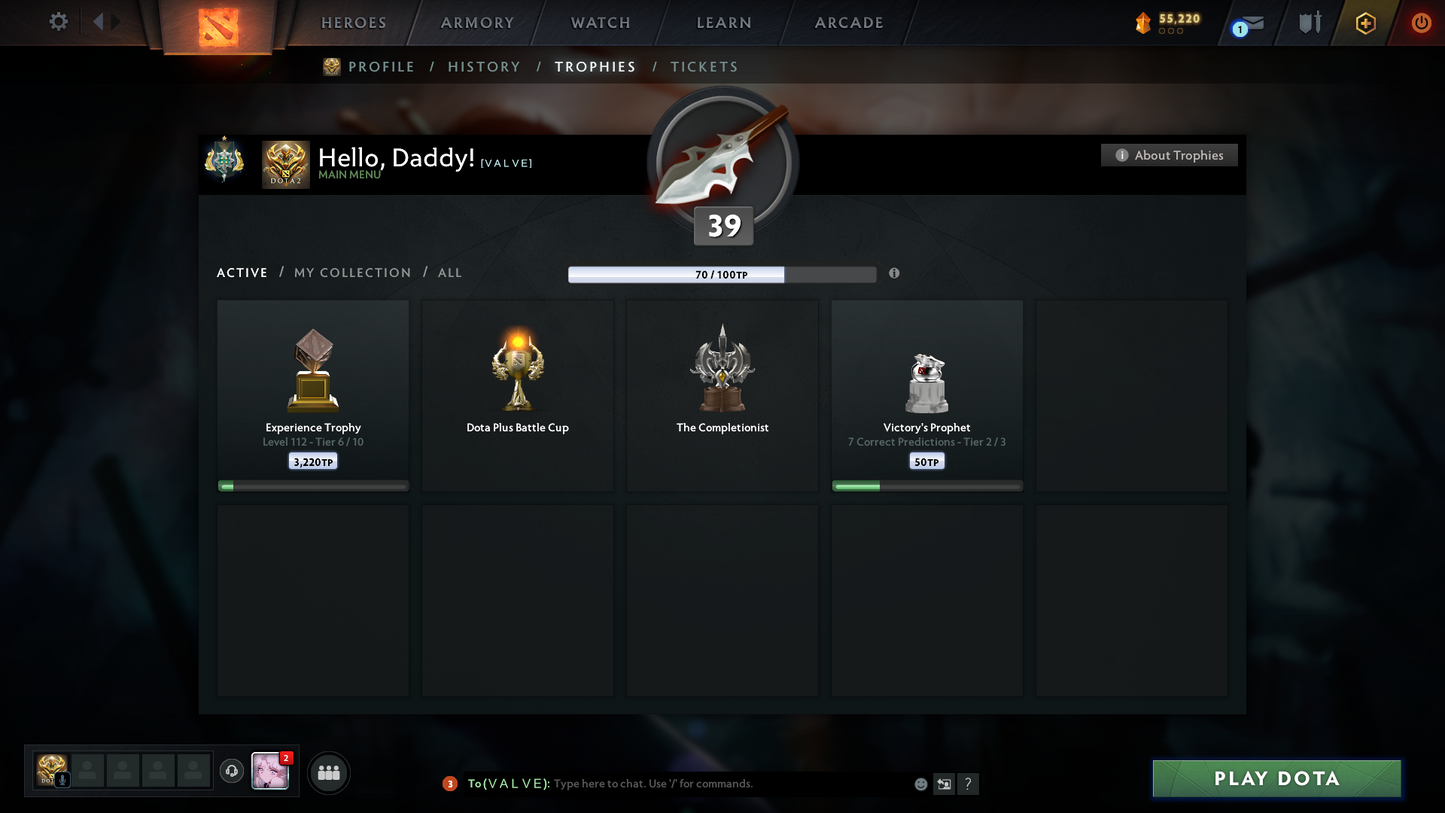Open the Learn menu

click(x=724, y=23)
